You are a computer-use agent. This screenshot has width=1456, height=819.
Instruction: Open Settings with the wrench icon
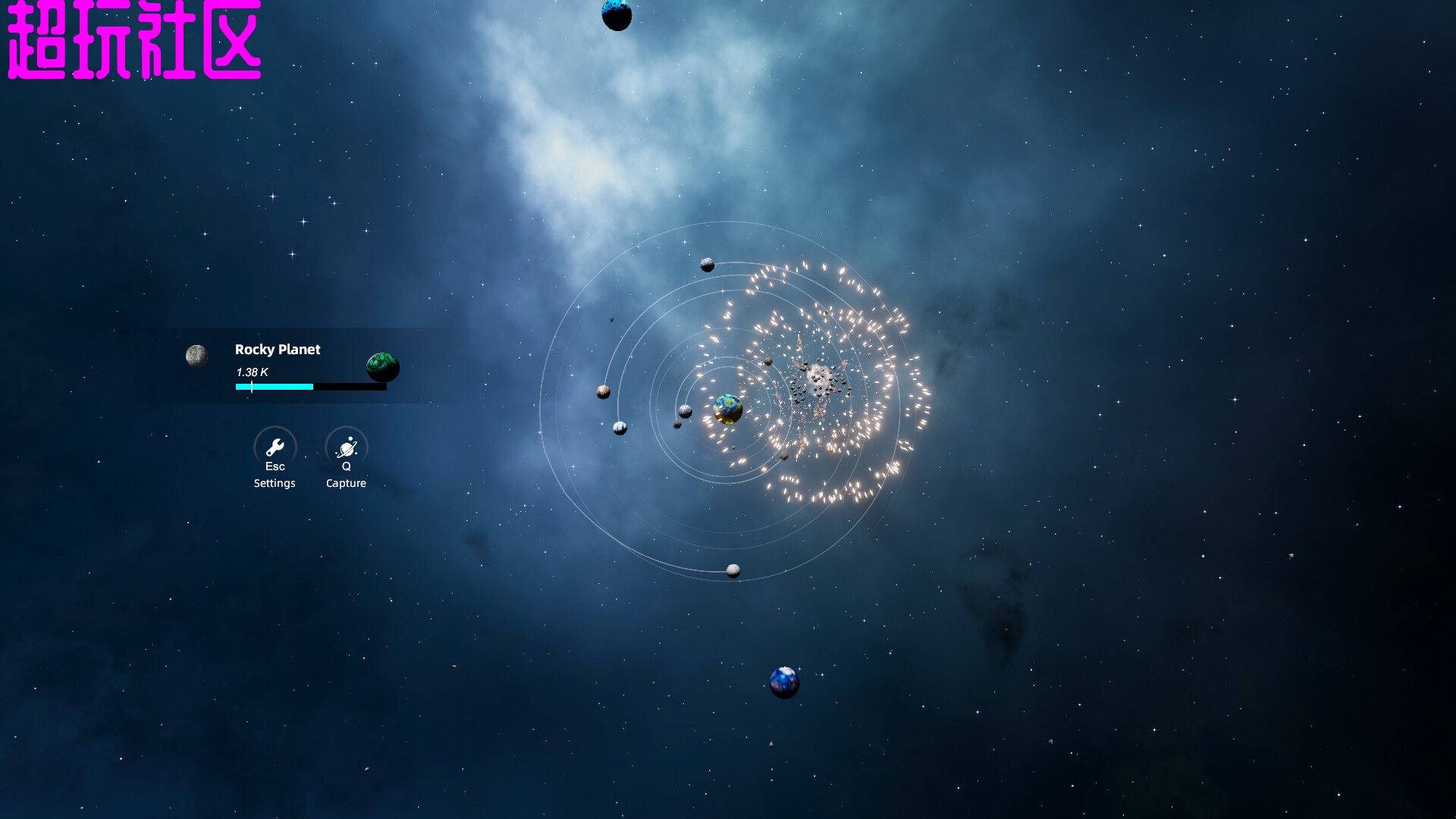pos(275,447)
